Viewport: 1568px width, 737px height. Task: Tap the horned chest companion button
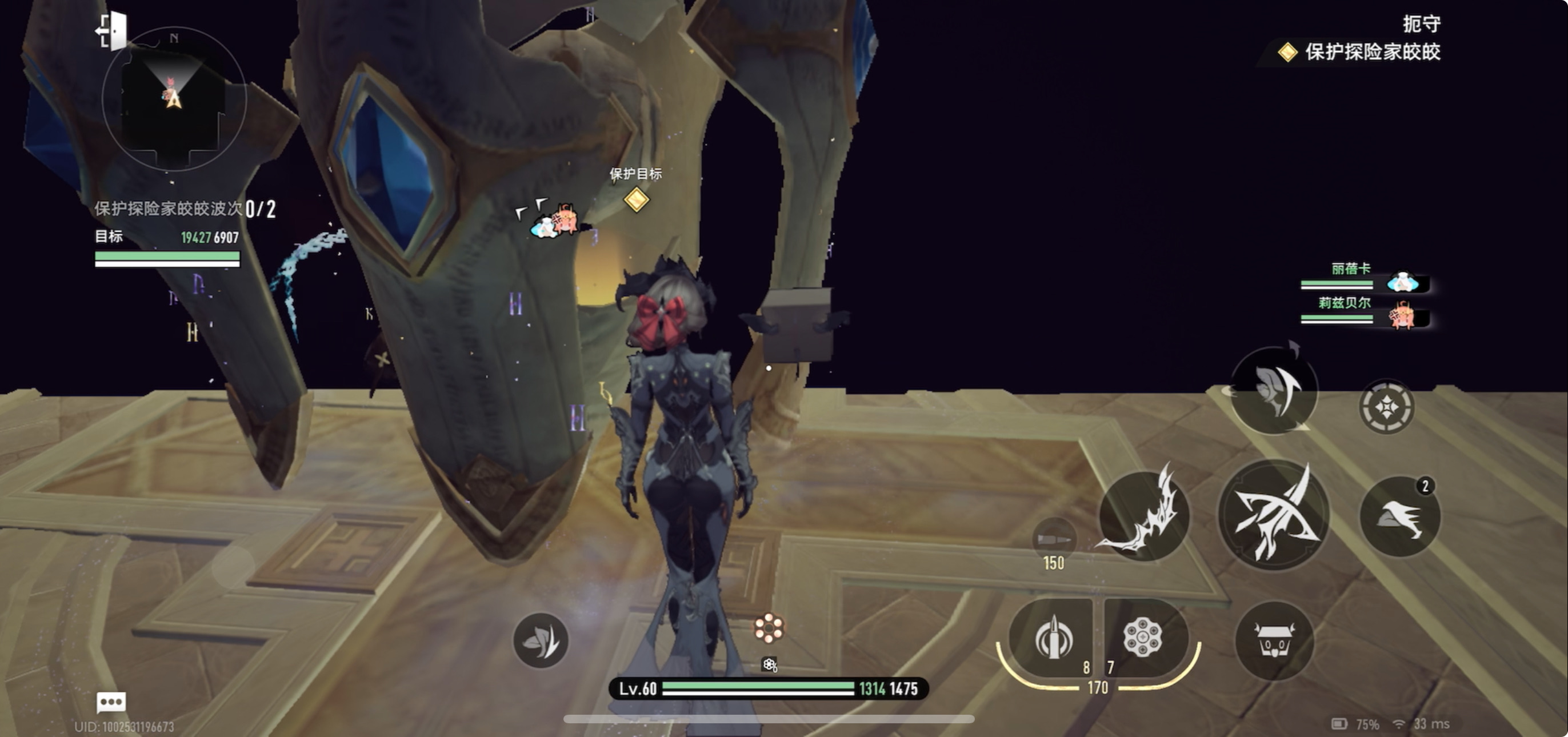point(1273,640)
